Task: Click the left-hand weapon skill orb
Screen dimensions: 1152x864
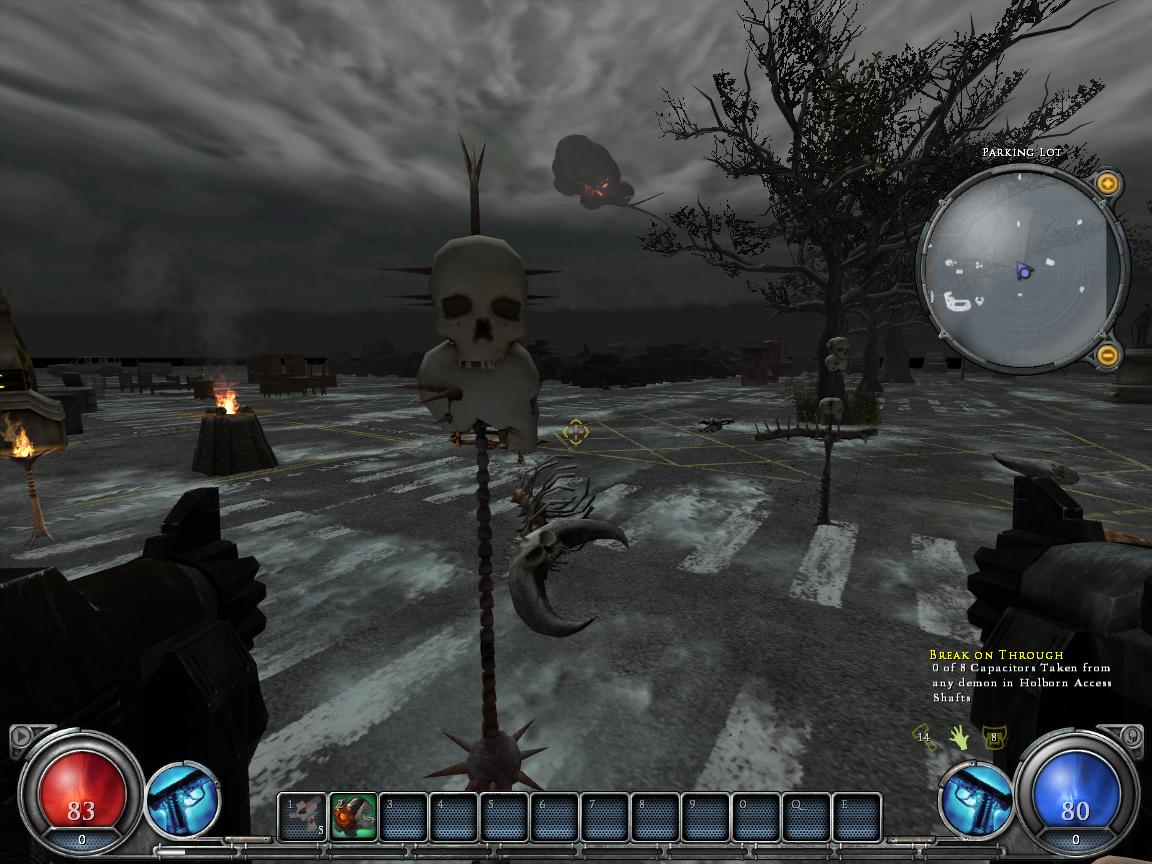Action: tap(184, 799)
